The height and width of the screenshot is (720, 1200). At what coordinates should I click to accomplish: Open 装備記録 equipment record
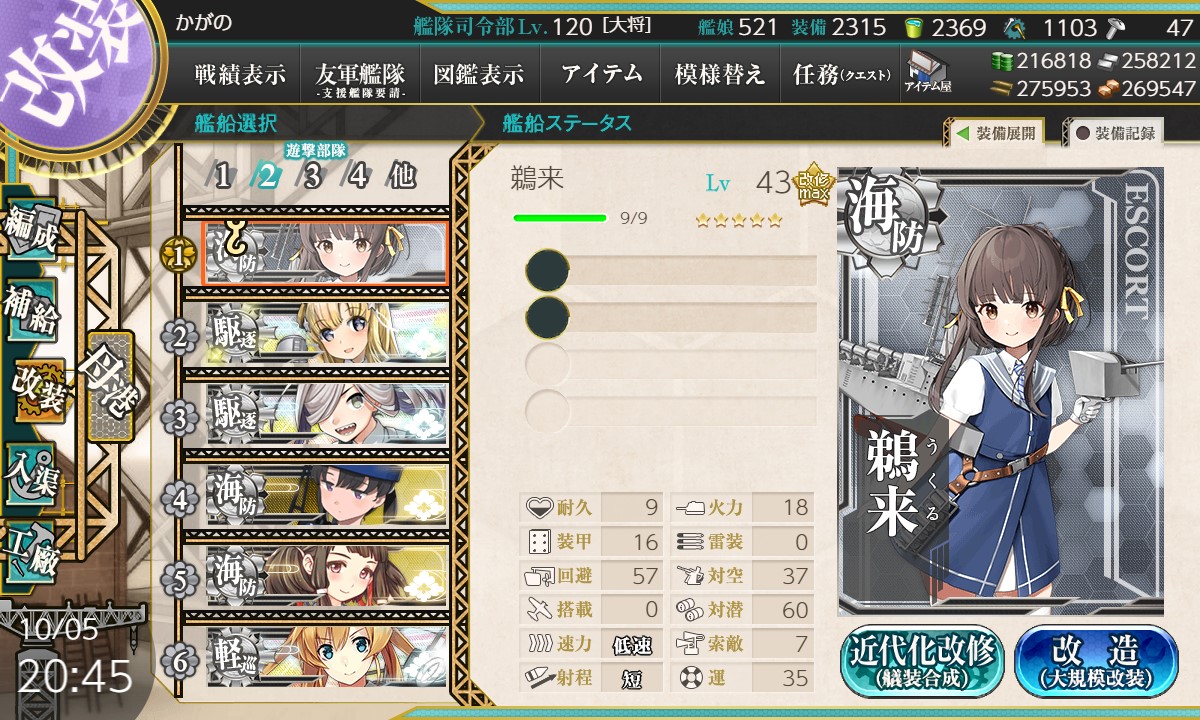click(x=1114, y=132)
